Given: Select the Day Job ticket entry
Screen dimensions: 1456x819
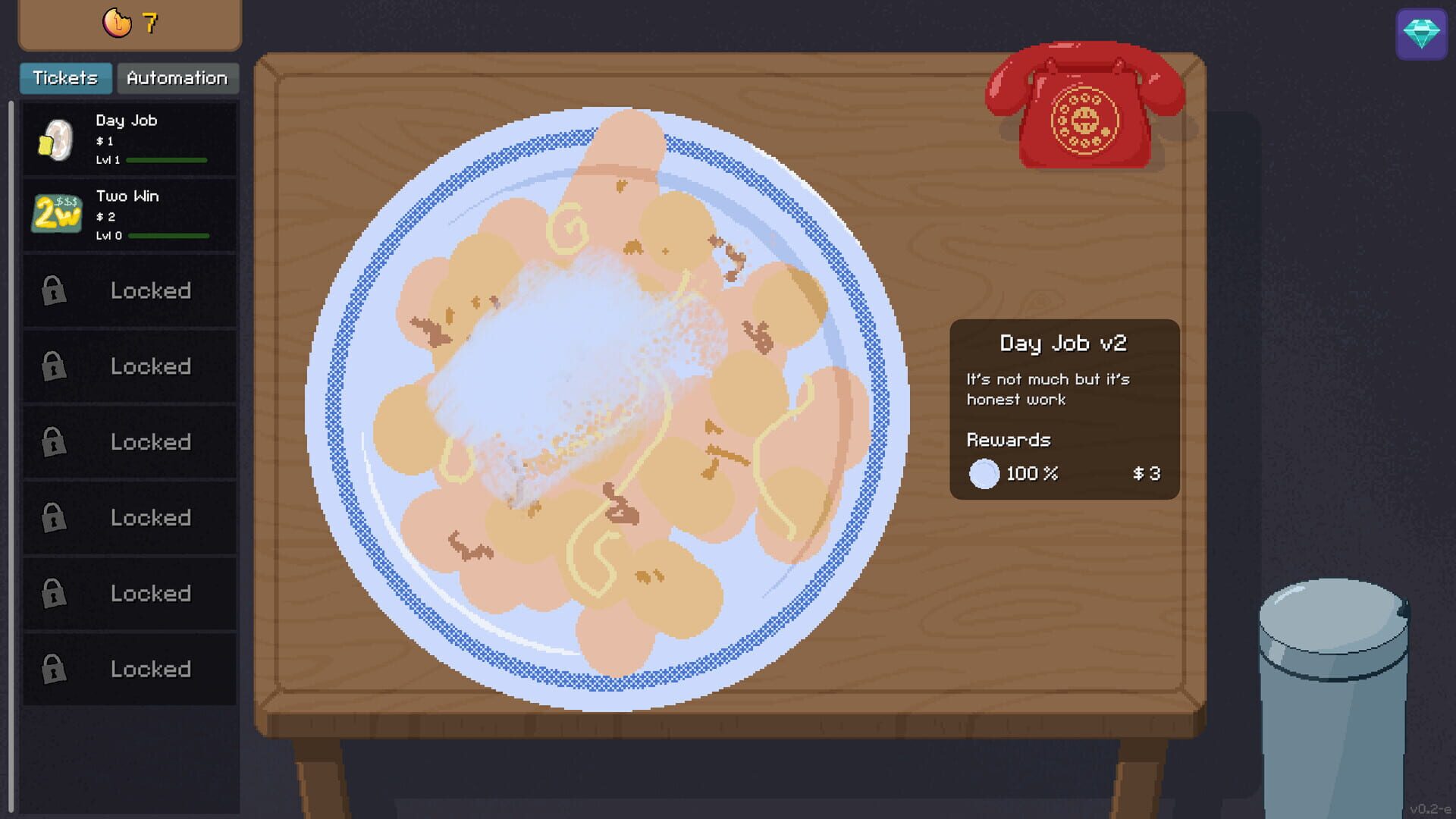Looking at the screenshot, I should (x=129, y=140).
